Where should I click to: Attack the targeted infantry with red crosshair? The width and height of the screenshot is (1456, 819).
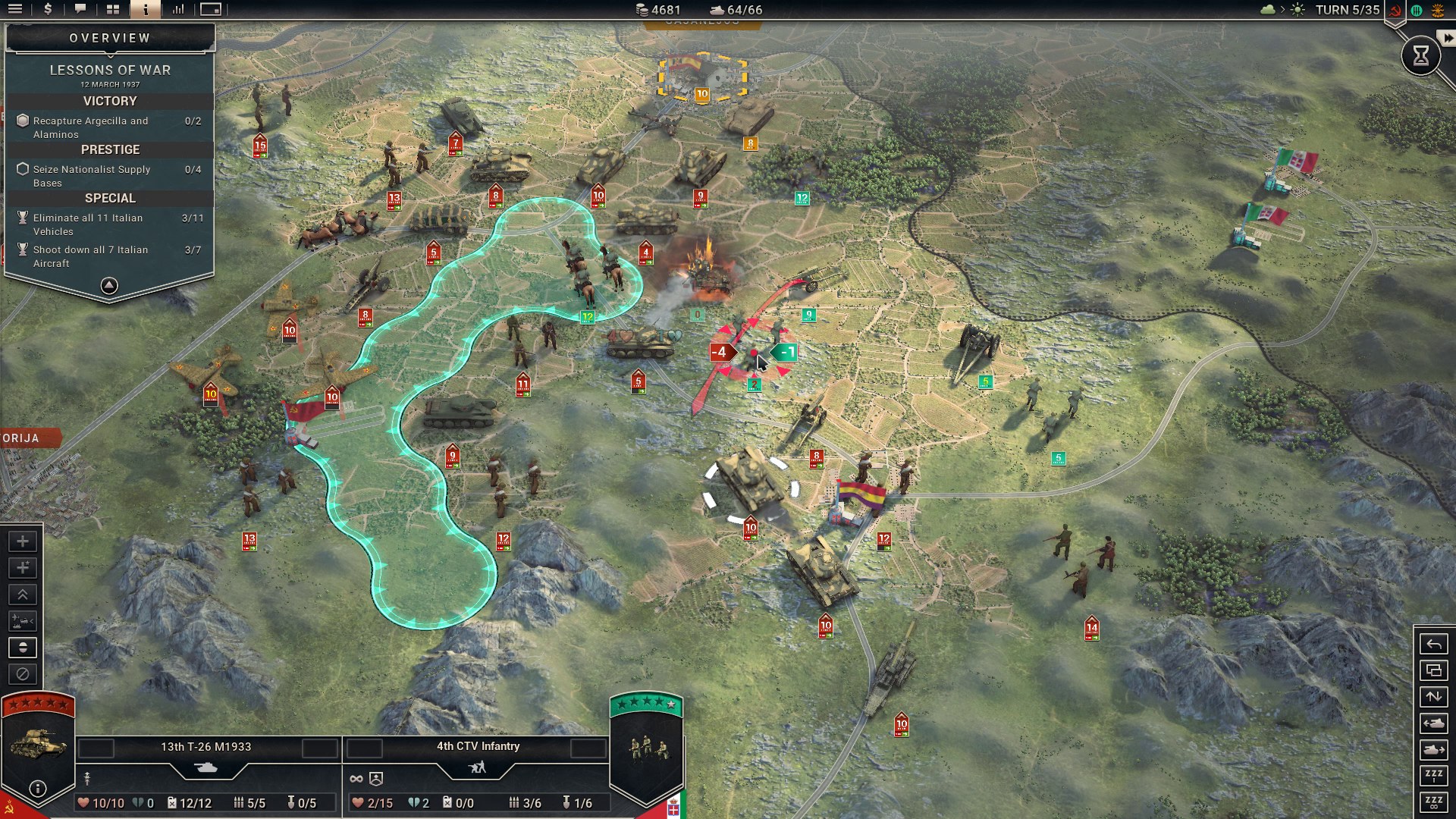coord(754,354)
